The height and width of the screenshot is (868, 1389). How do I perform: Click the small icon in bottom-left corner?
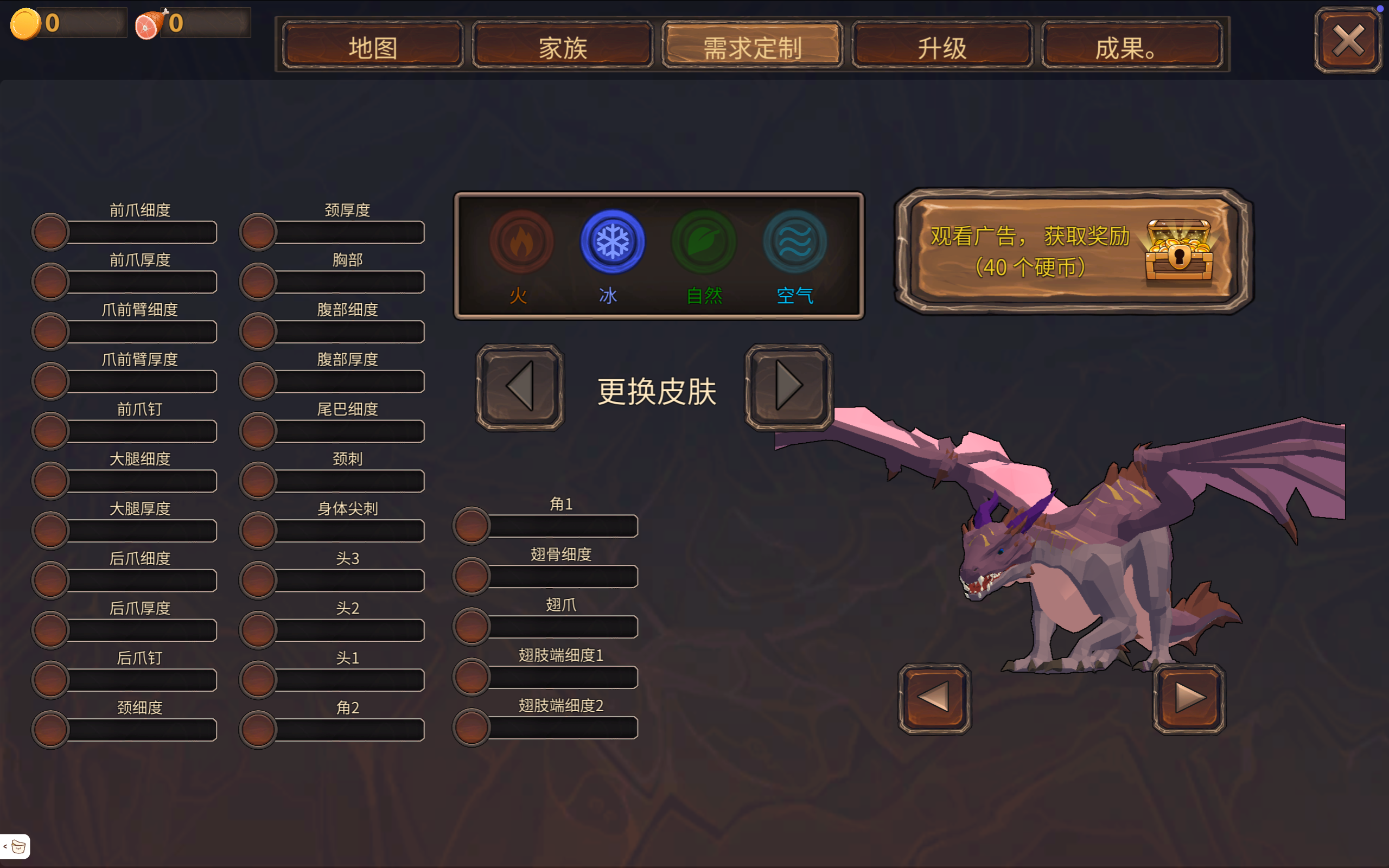point(17,846)
